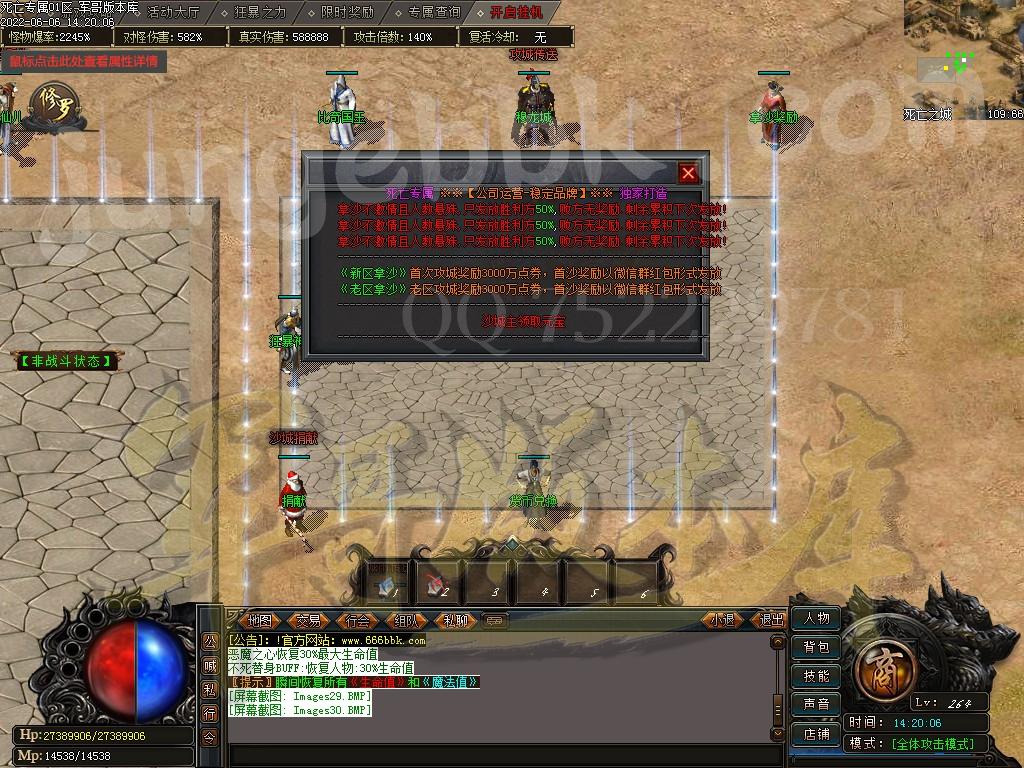Open the 限时奖励 tab

coord(347,12)
